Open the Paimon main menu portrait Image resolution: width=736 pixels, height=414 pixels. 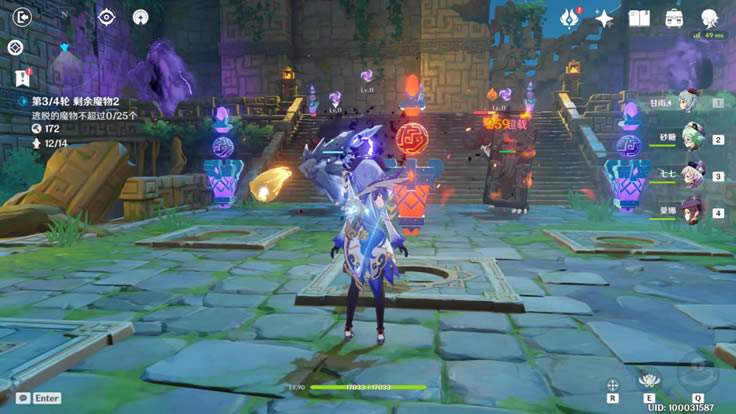tap(710, 18)
